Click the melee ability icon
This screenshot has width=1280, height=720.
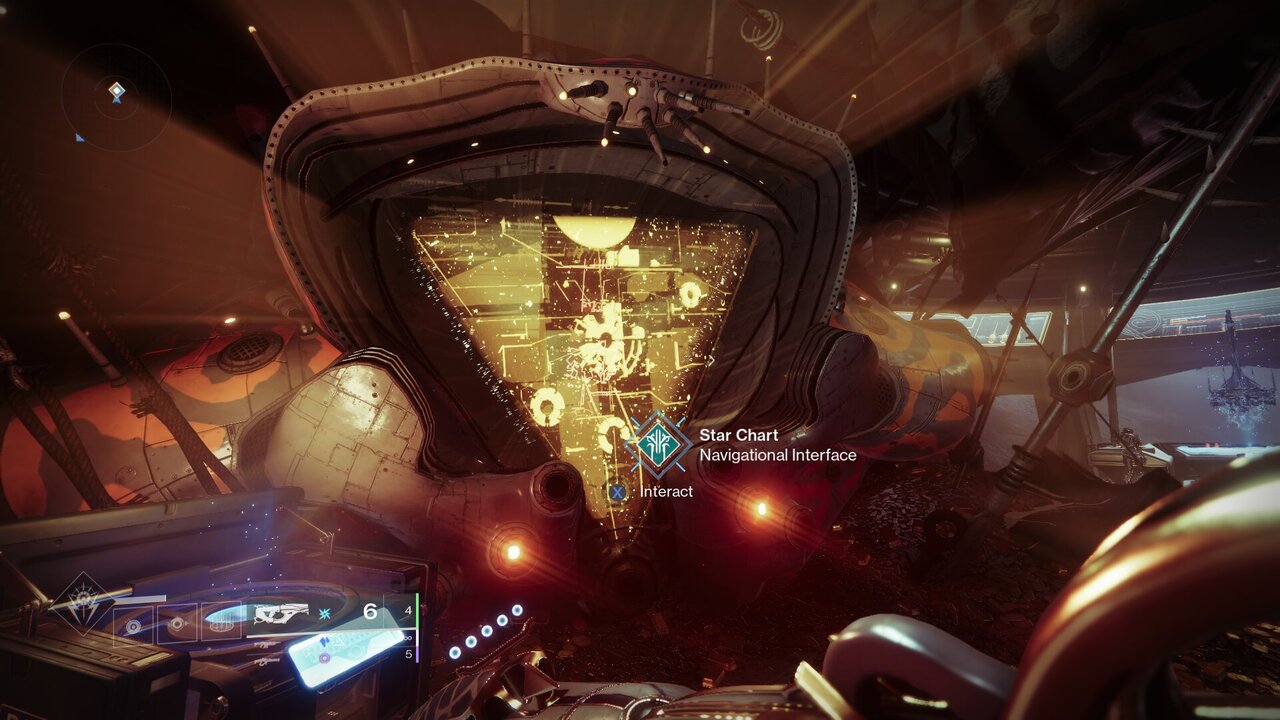pyautogui.click(x=176, y=623)
